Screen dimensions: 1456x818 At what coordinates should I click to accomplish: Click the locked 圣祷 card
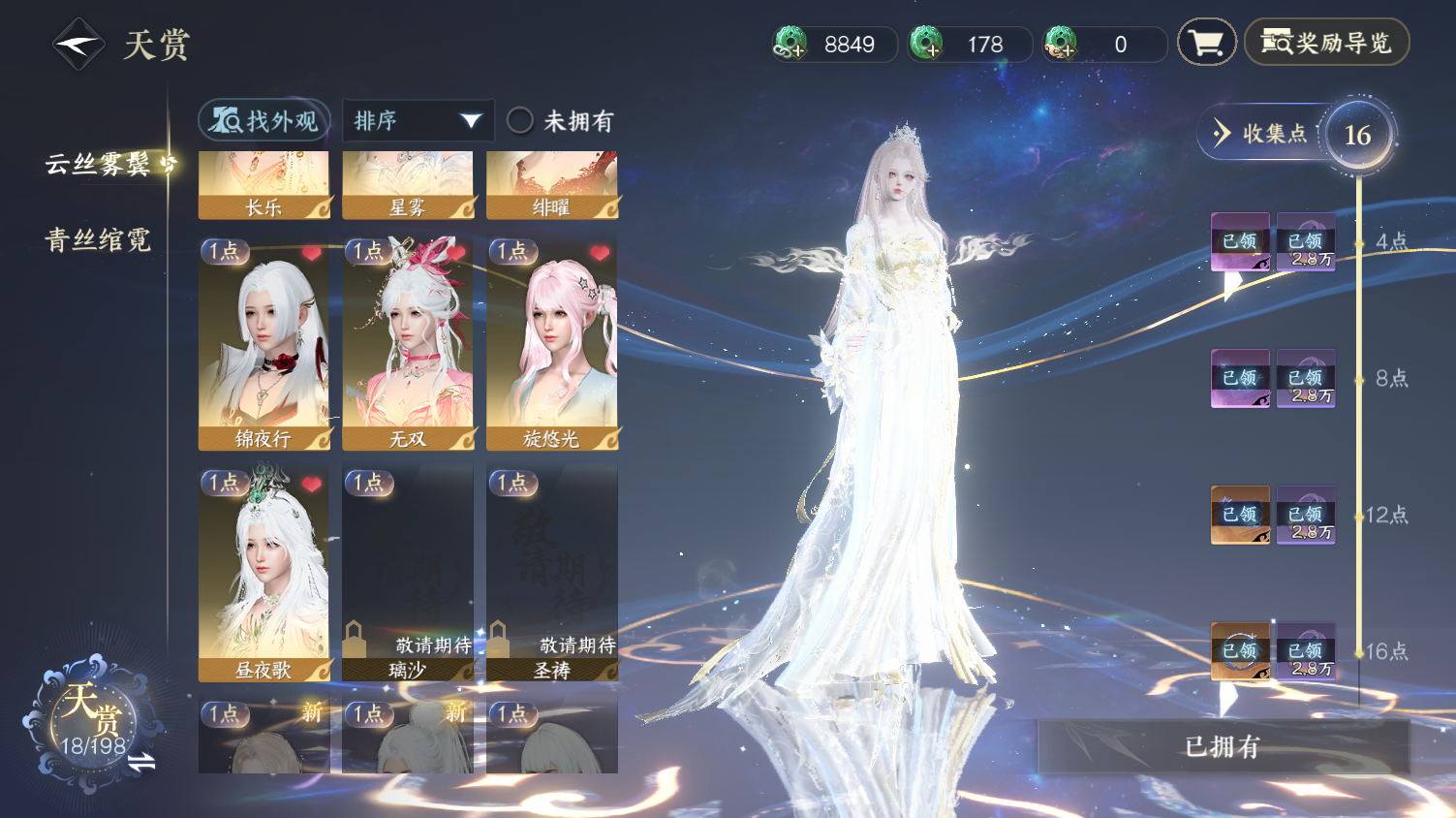[552, 575]
